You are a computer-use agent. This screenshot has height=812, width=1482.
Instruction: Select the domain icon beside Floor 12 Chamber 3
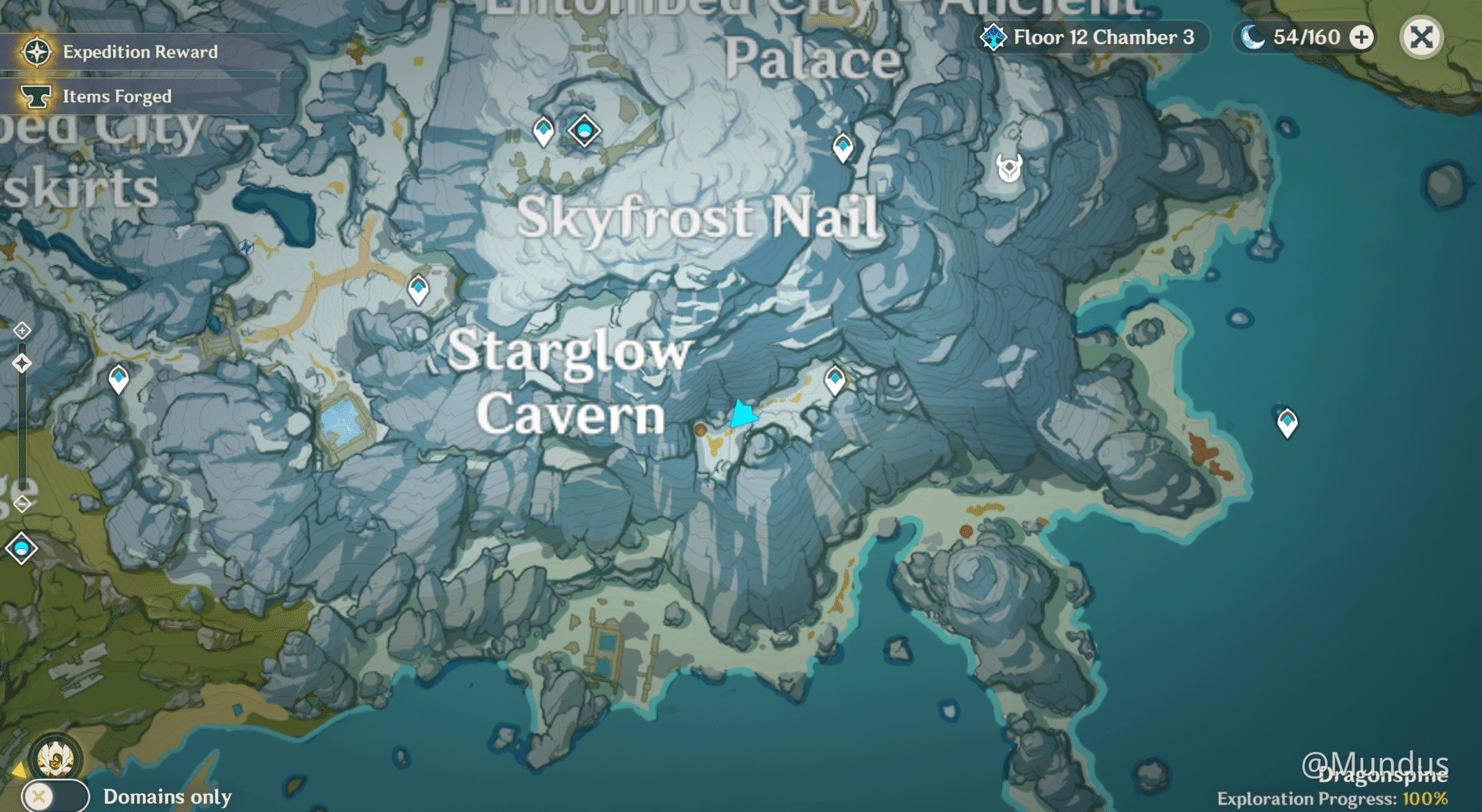992,37
